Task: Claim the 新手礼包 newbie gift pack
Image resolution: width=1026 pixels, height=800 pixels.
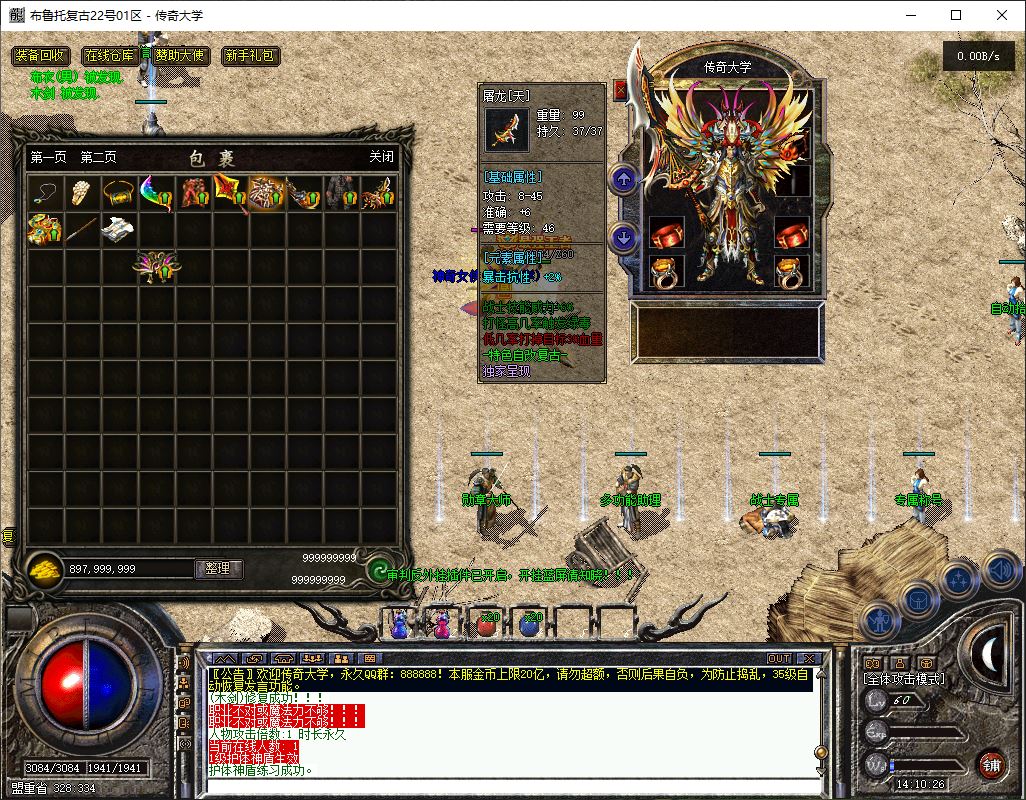Action: point(251,56)
